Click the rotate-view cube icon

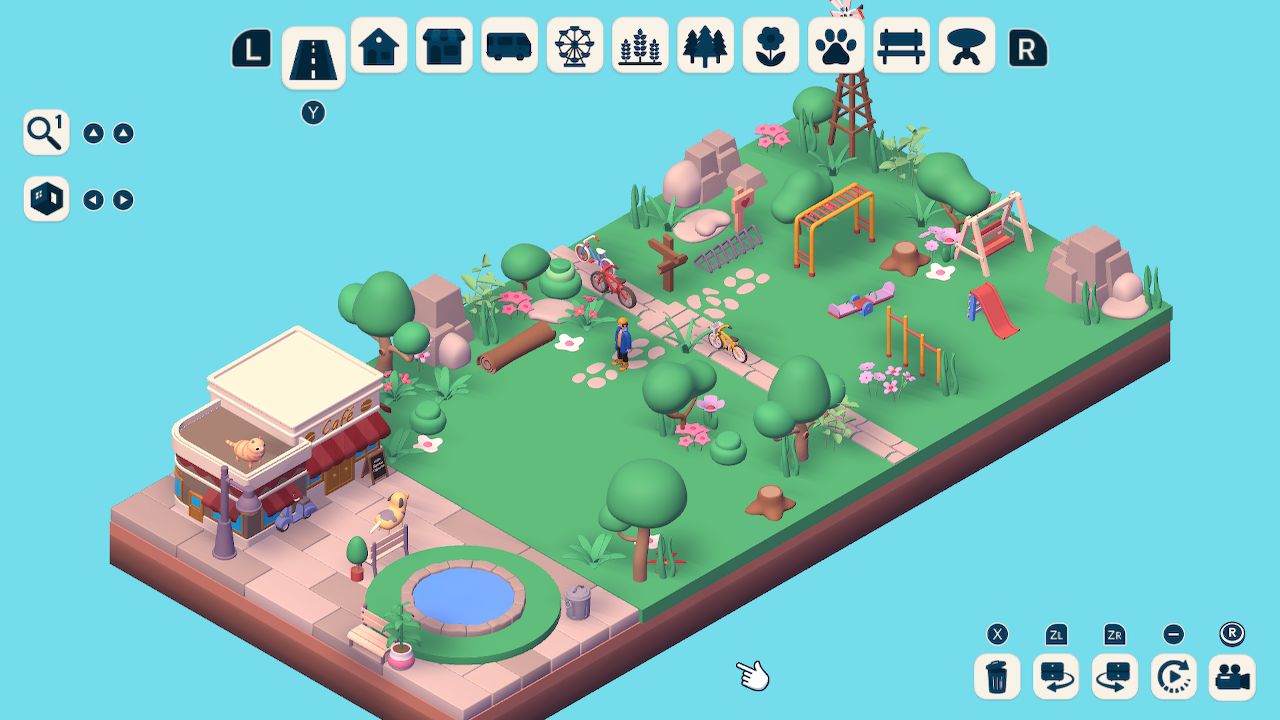pos(44,198)
